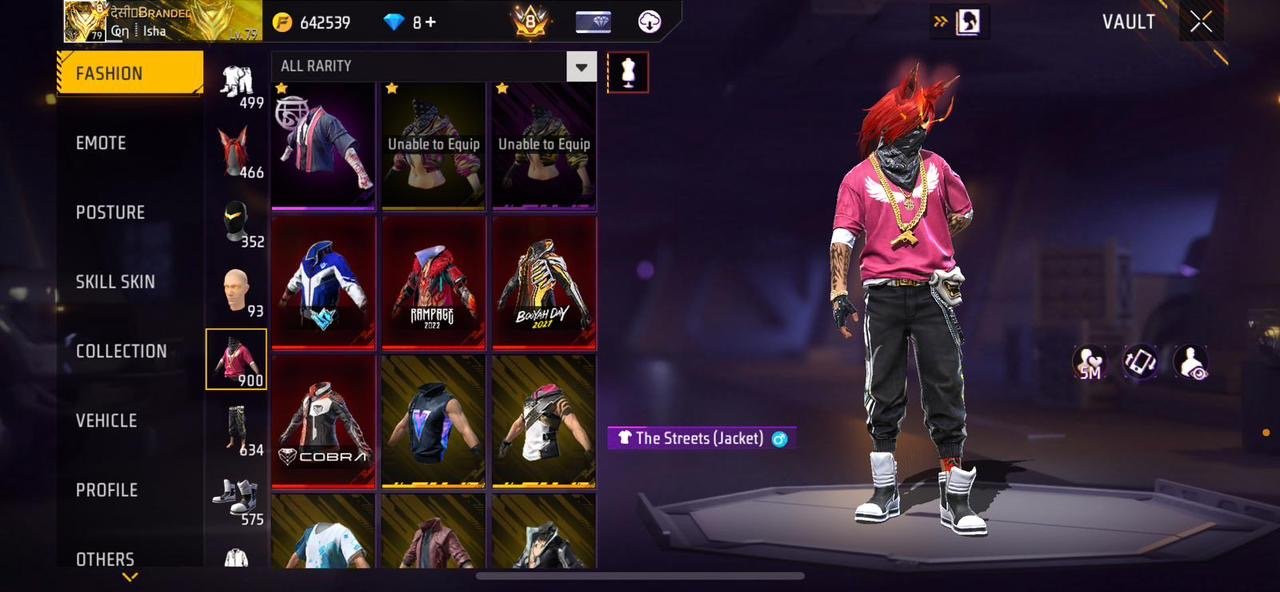Choose the Booyah Day 2021 jacket
The image size is (1280, 592).
(544, 284)
